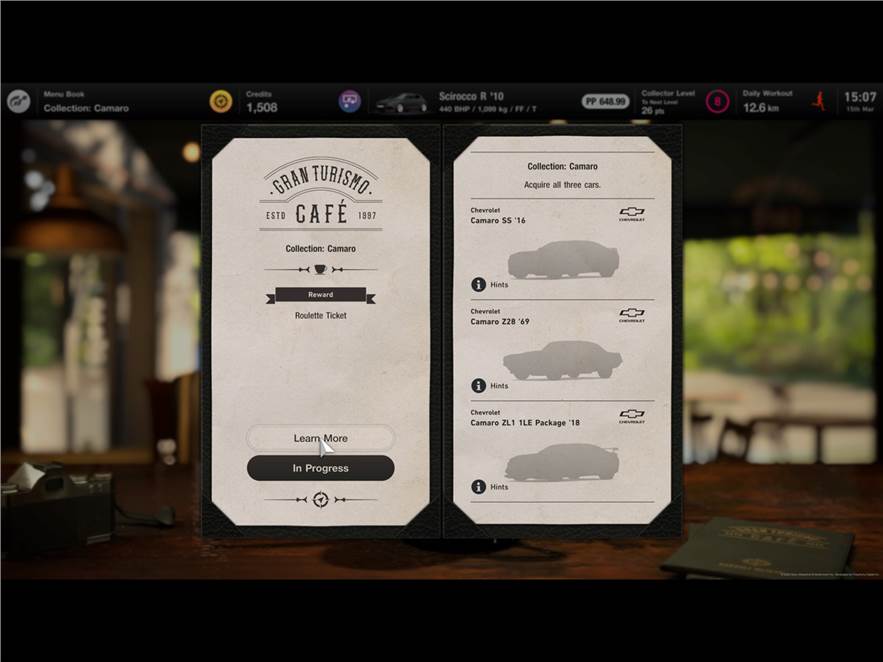
Task: Pick the Camaro ZL1 1LE Package silhouette
Action: point(563,461)
